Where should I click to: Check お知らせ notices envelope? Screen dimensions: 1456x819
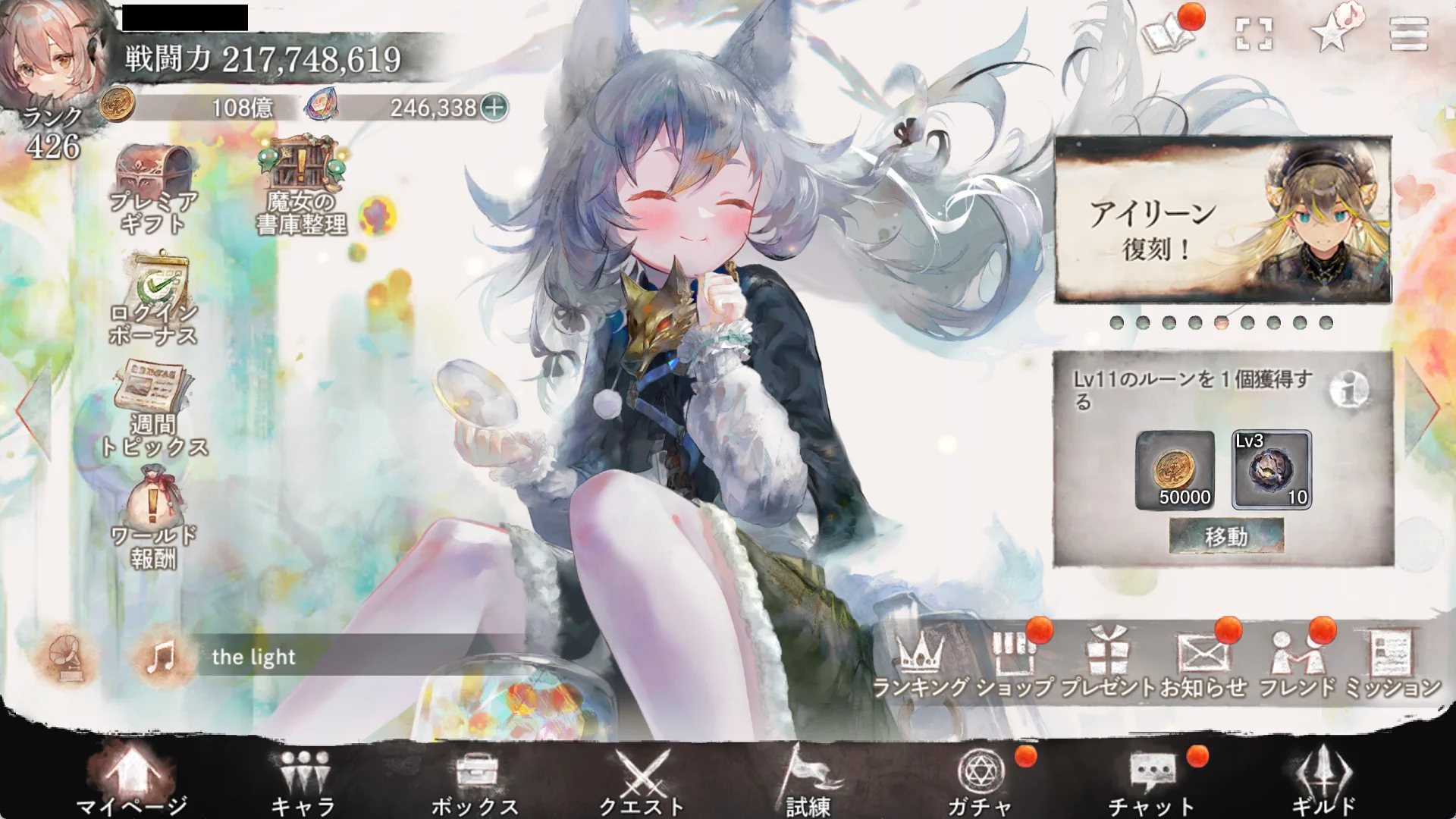[1203, 664]
